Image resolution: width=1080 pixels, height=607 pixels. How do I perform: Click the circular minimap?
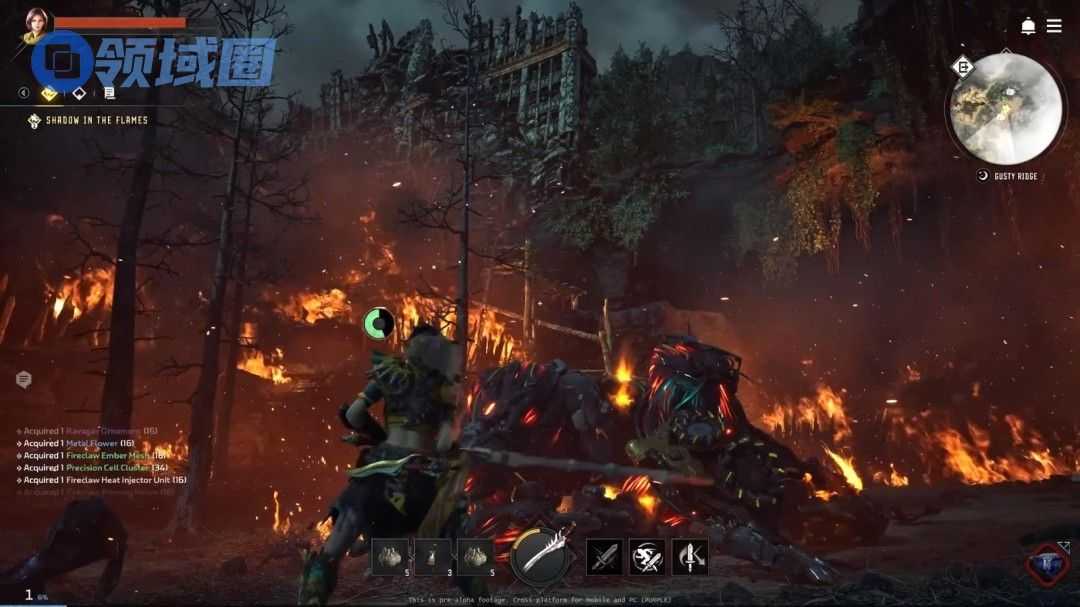click(1007, 108)
